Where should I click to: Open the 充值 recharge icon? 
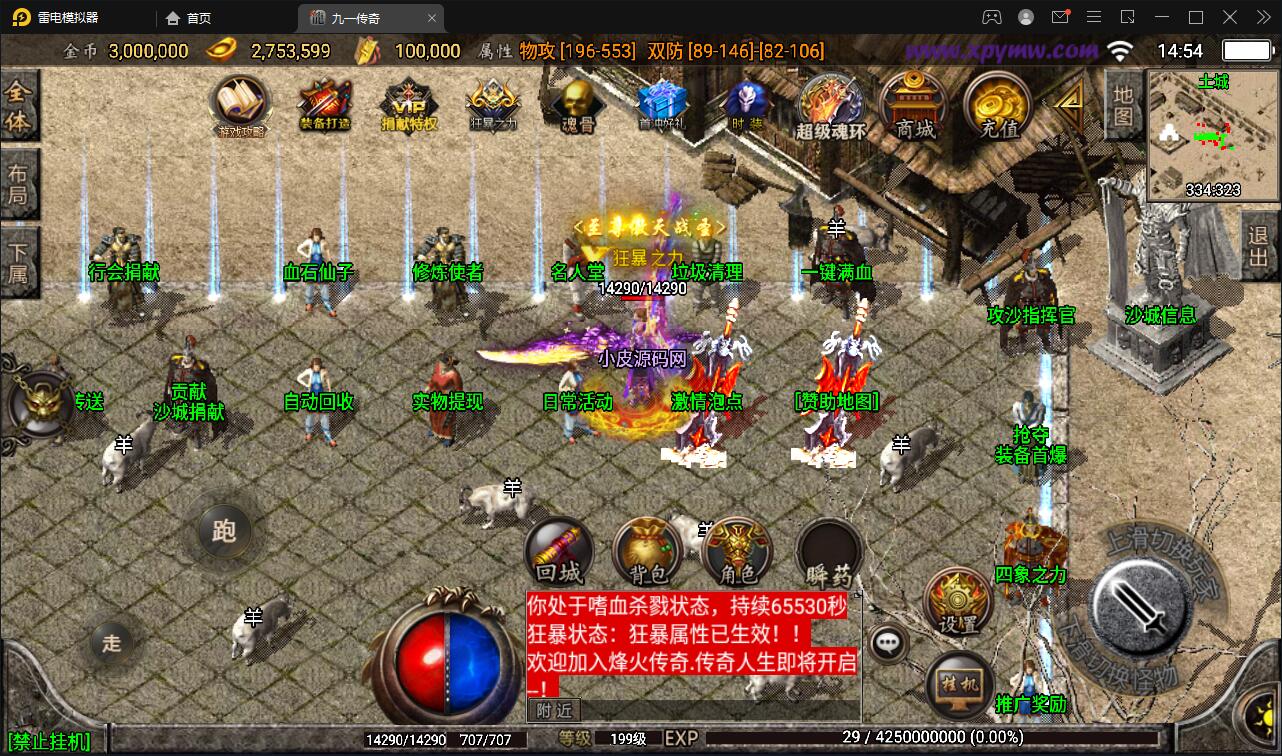[996, 105]
